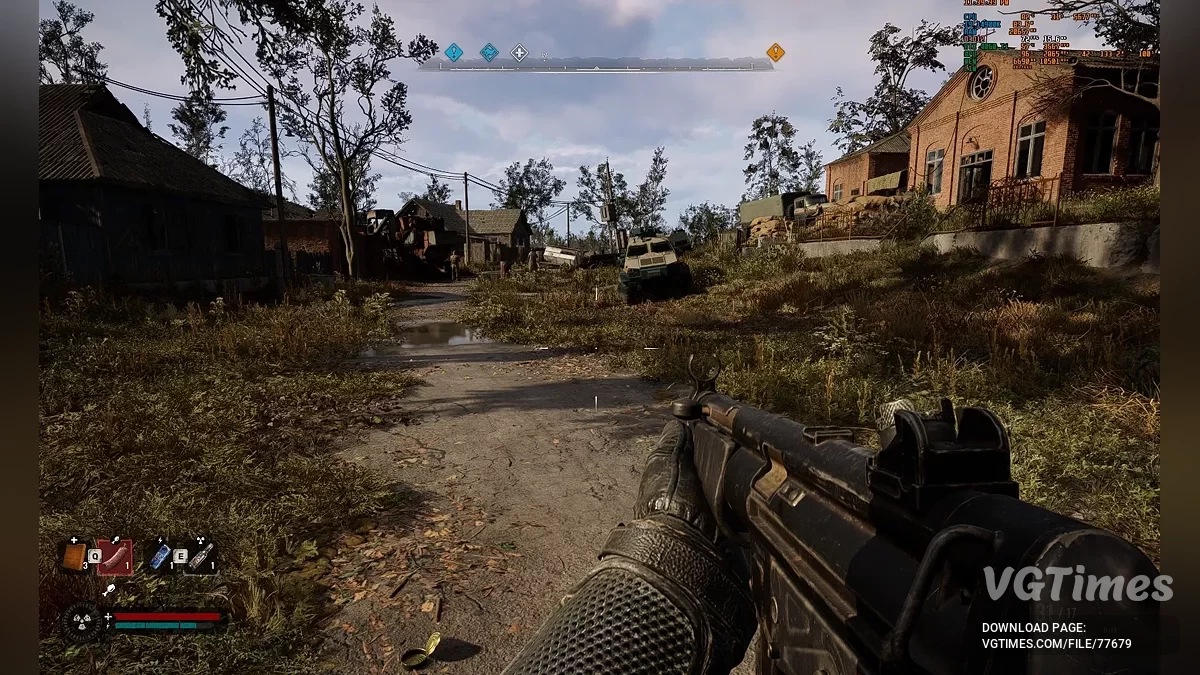Screen dimensions: 1200x675
Task: Select the vodka bottle slot
Action: point(201,556)
